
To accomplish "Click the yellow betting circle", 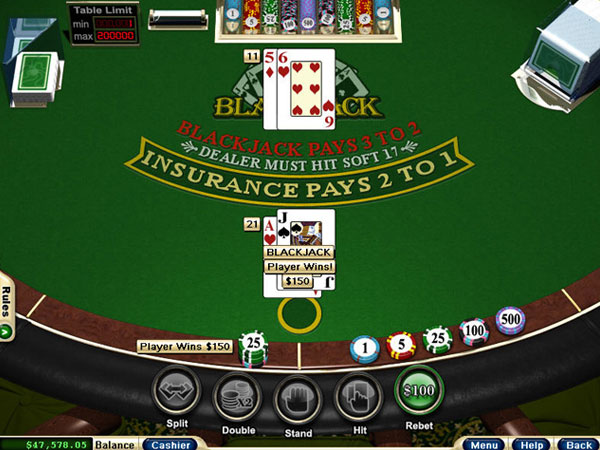I will tap(298, 315).
